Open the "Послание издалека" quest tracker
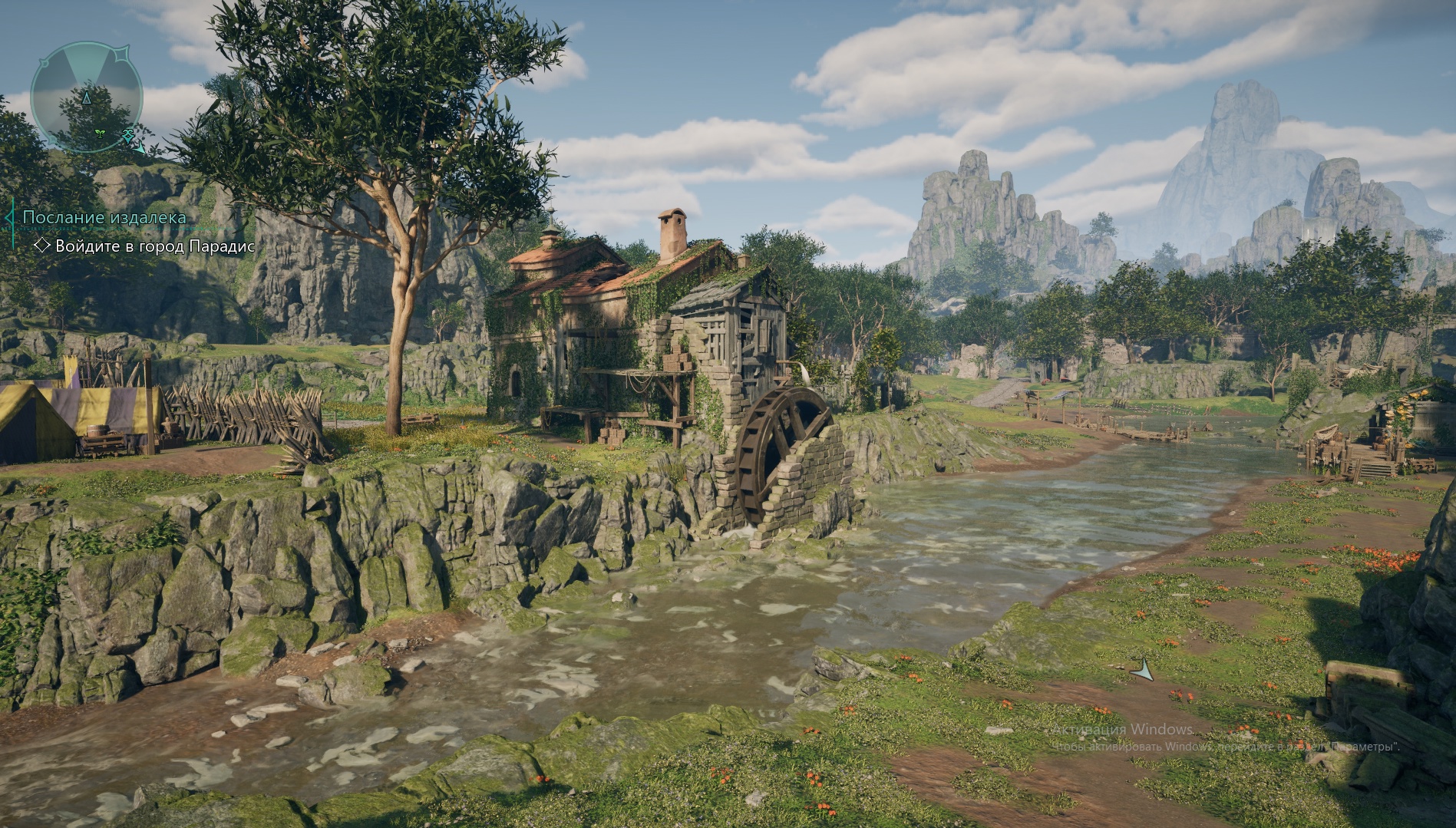1456x828 pixels. click(104, 217)
